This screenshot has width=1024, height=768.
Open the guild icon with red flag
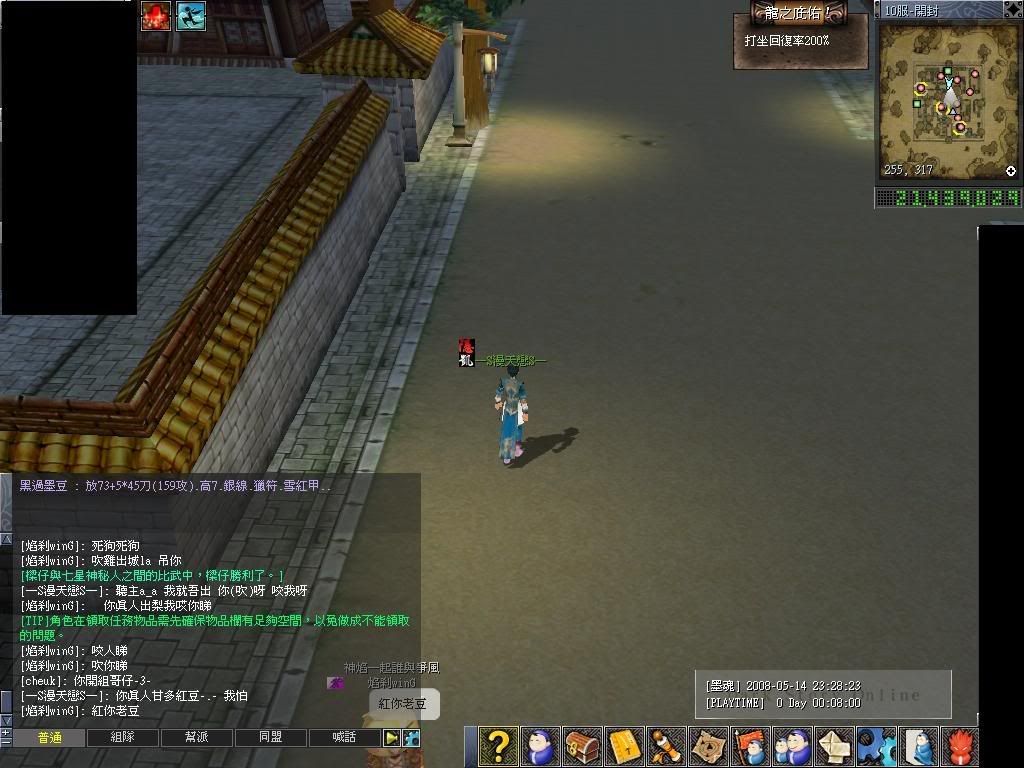coord(750,747)
